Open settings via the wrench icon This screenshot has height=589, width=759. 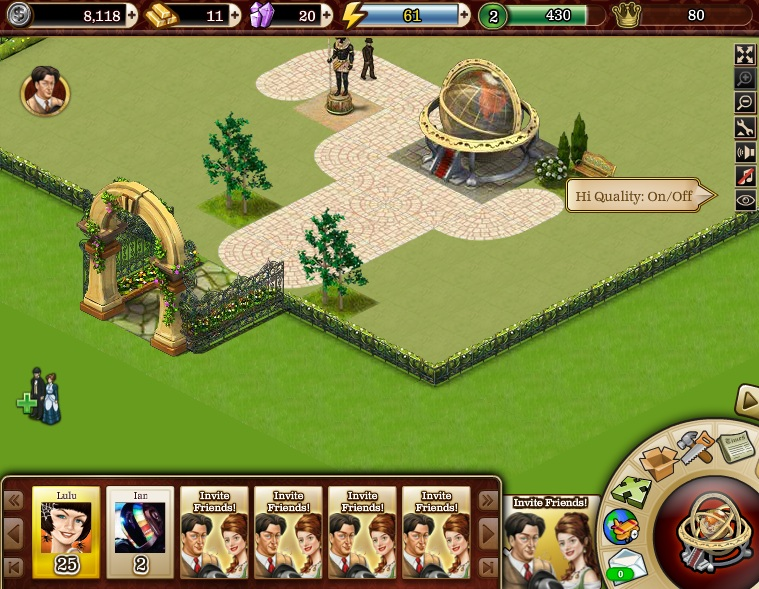tap(745, 127)
